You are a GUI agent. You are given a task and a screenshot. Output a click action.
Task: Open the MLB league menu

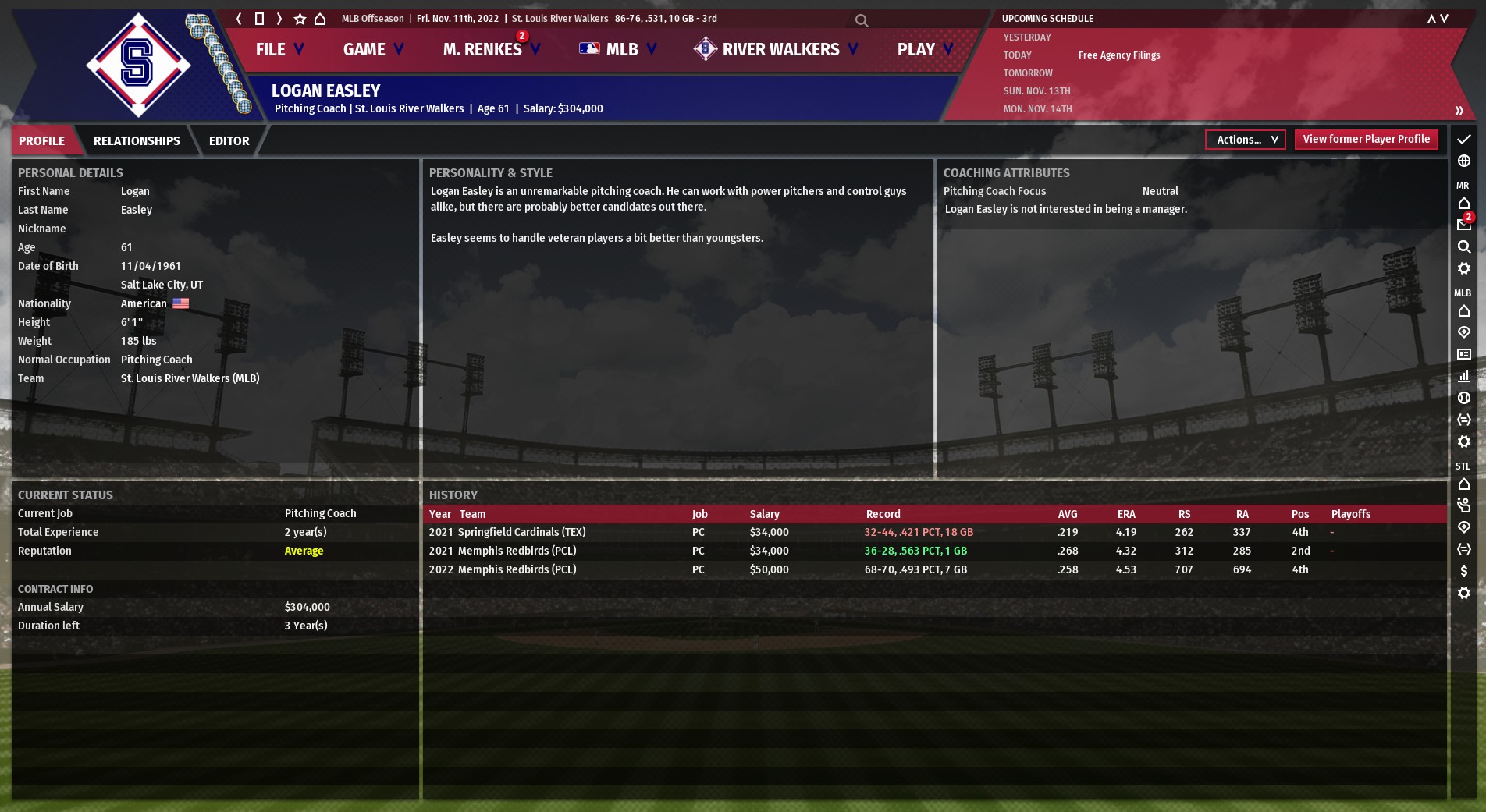[618, 49]
